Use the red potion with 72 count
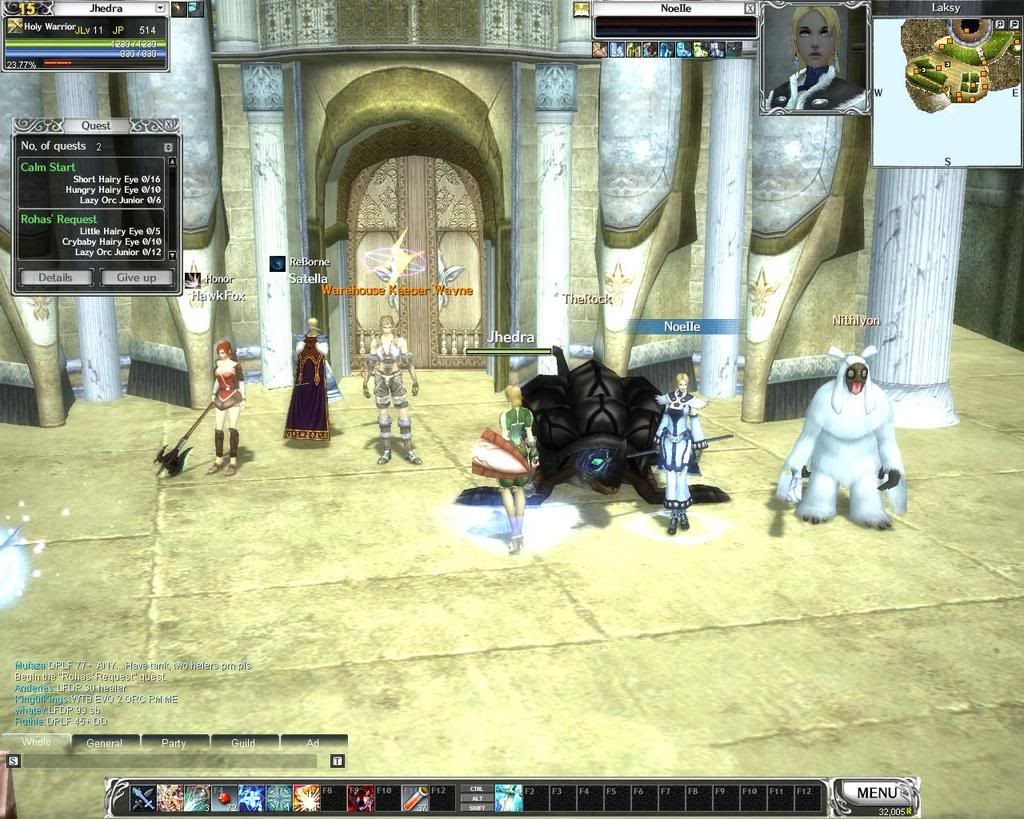This screenshot has width=1024, height=819. coord(224,798)
